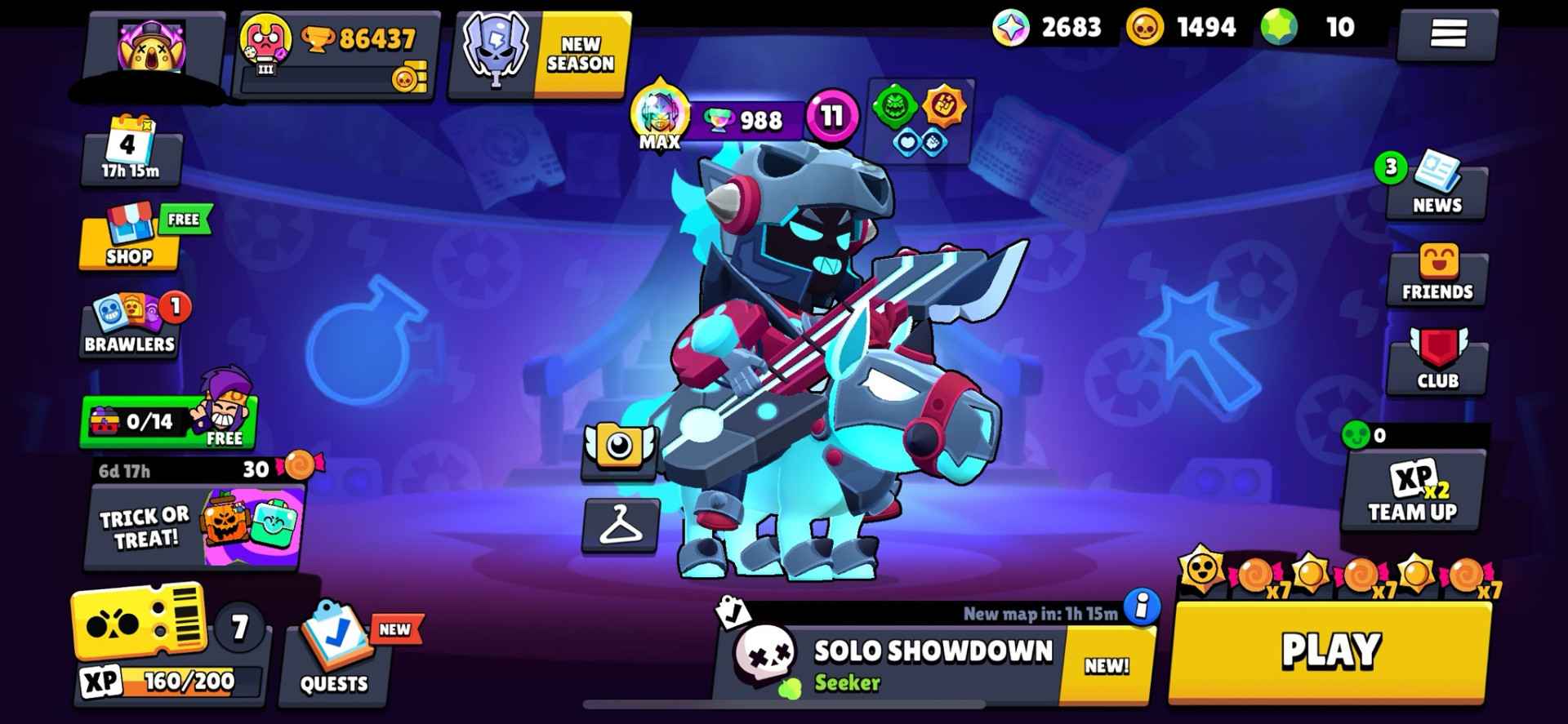Open the calendar event with 4 notifications
Image resolution: width=1568 pixels, height=724 pixels.
point(131,151)
